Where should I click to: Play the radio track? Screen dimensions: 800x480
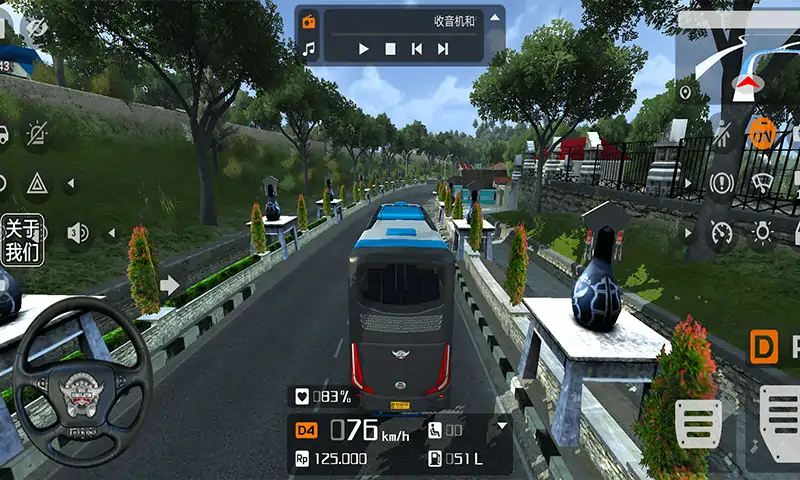[x=364, y=48]
